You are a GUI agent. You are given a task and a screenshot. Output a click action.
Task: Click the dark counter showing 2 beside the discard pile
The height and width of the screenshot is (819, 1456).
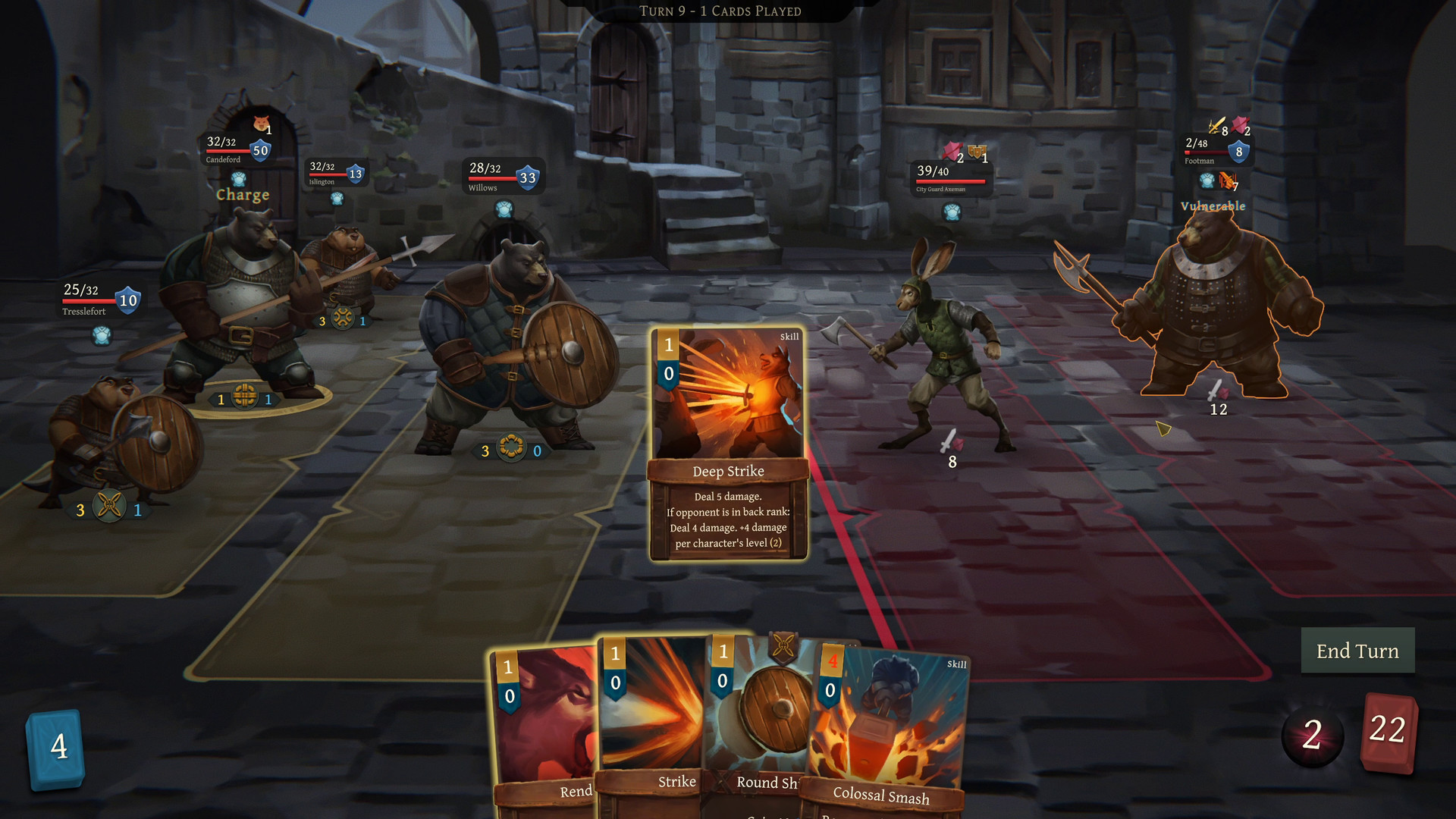[x=1311, y=732]
